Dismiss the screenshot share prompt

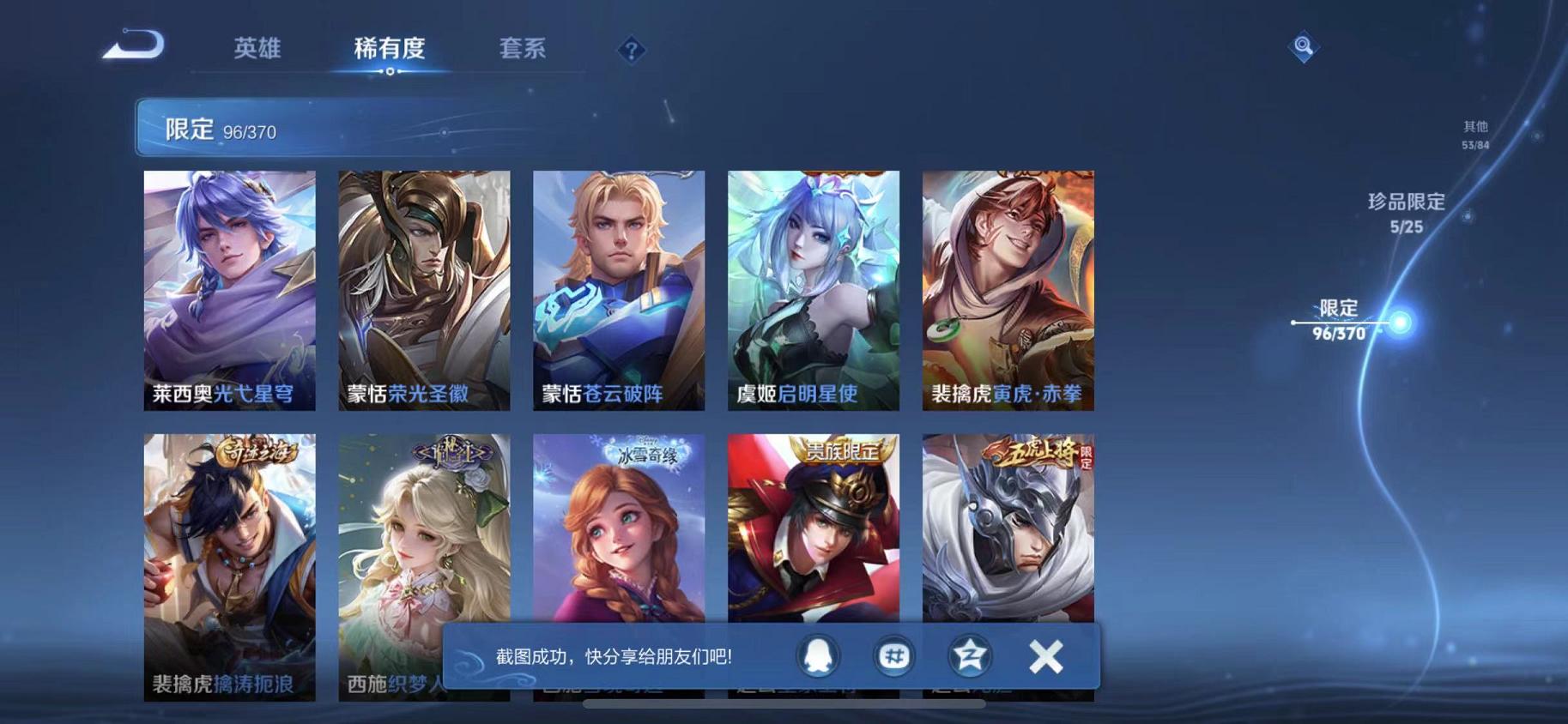coord(1045,655)
